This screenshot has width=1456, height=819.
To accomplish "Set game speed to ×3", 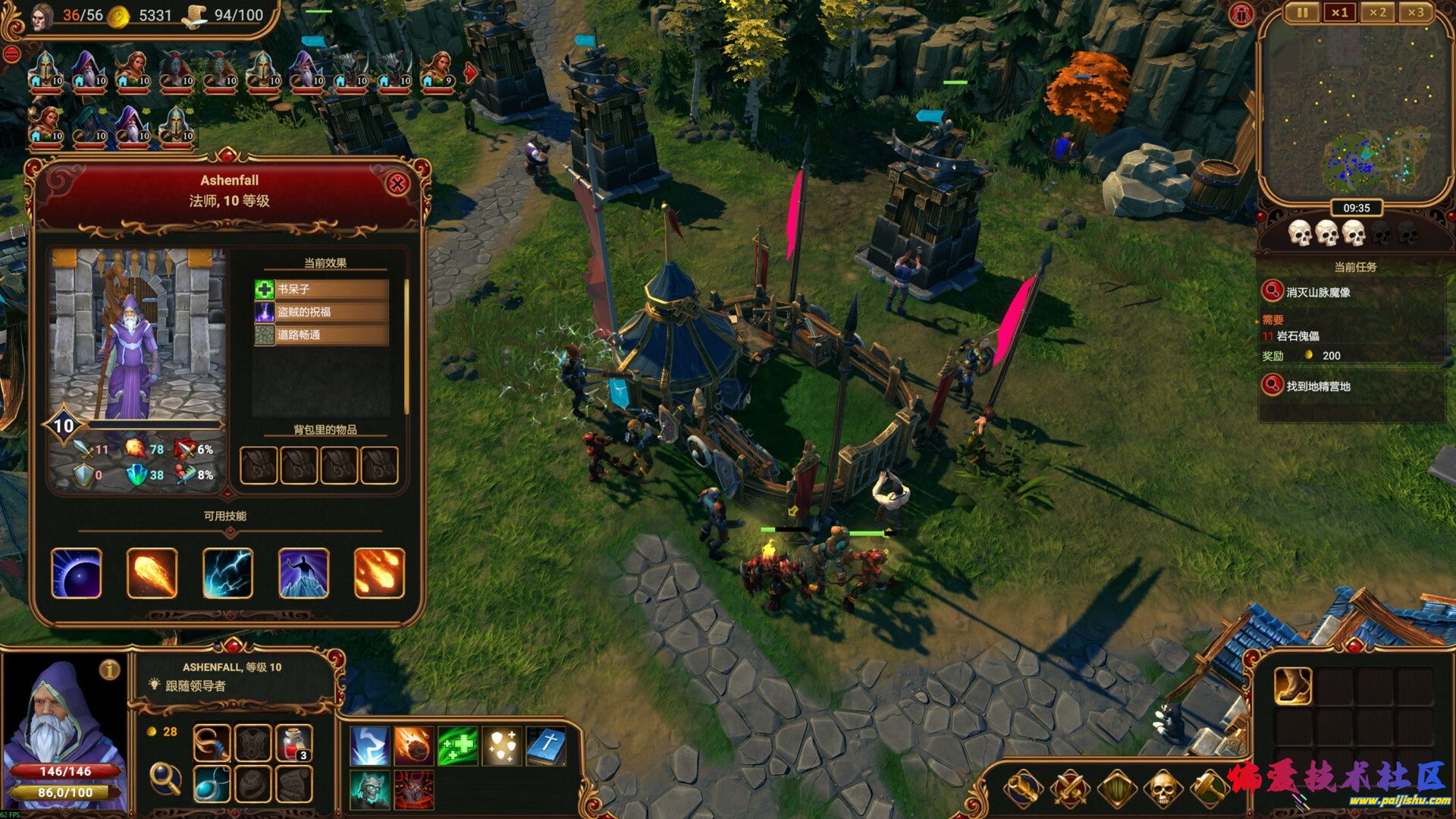I will coord(1415,13).
